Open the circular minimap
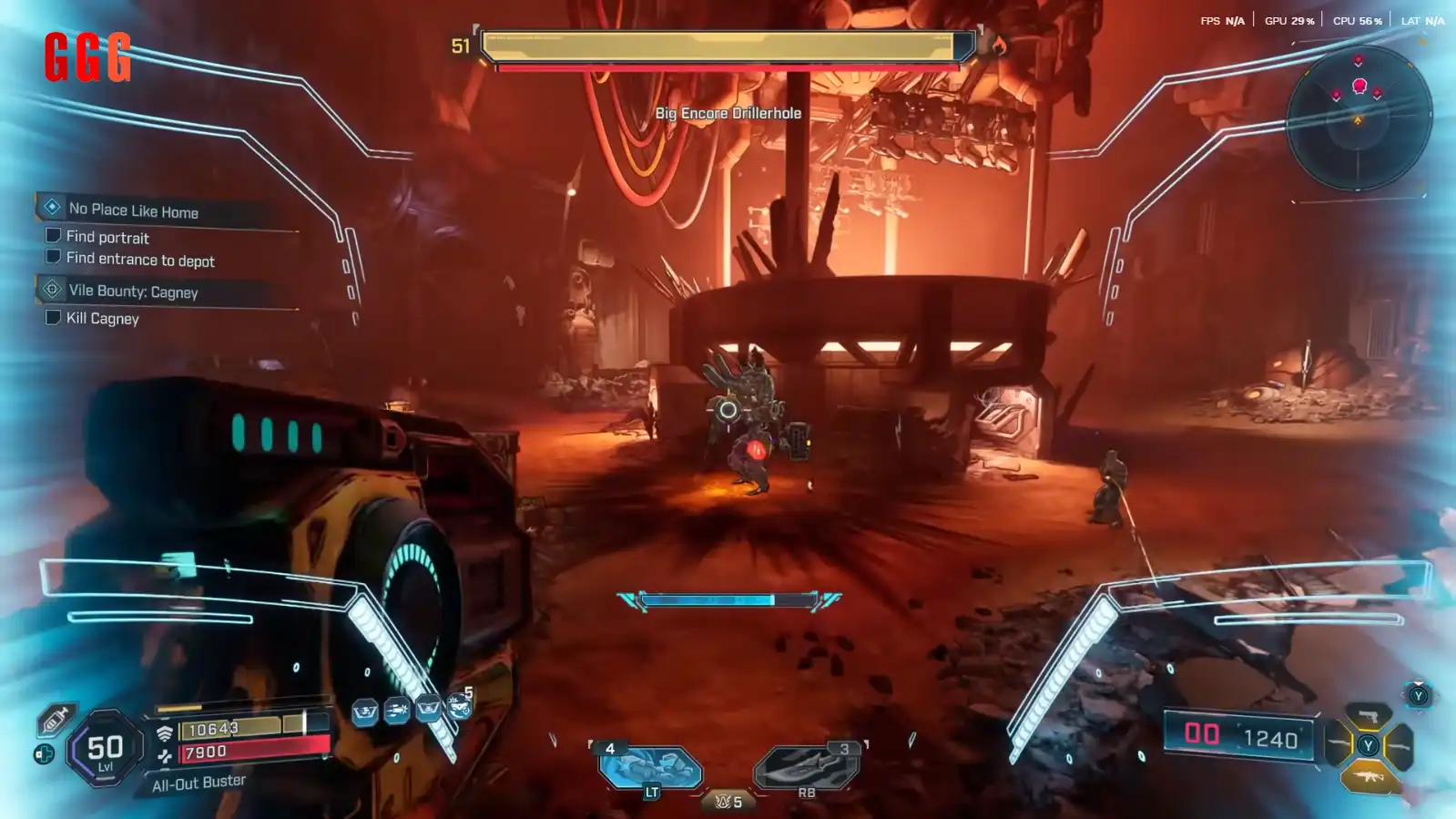This screenshot has height=819, width=1456. [x=1358, y=118]
